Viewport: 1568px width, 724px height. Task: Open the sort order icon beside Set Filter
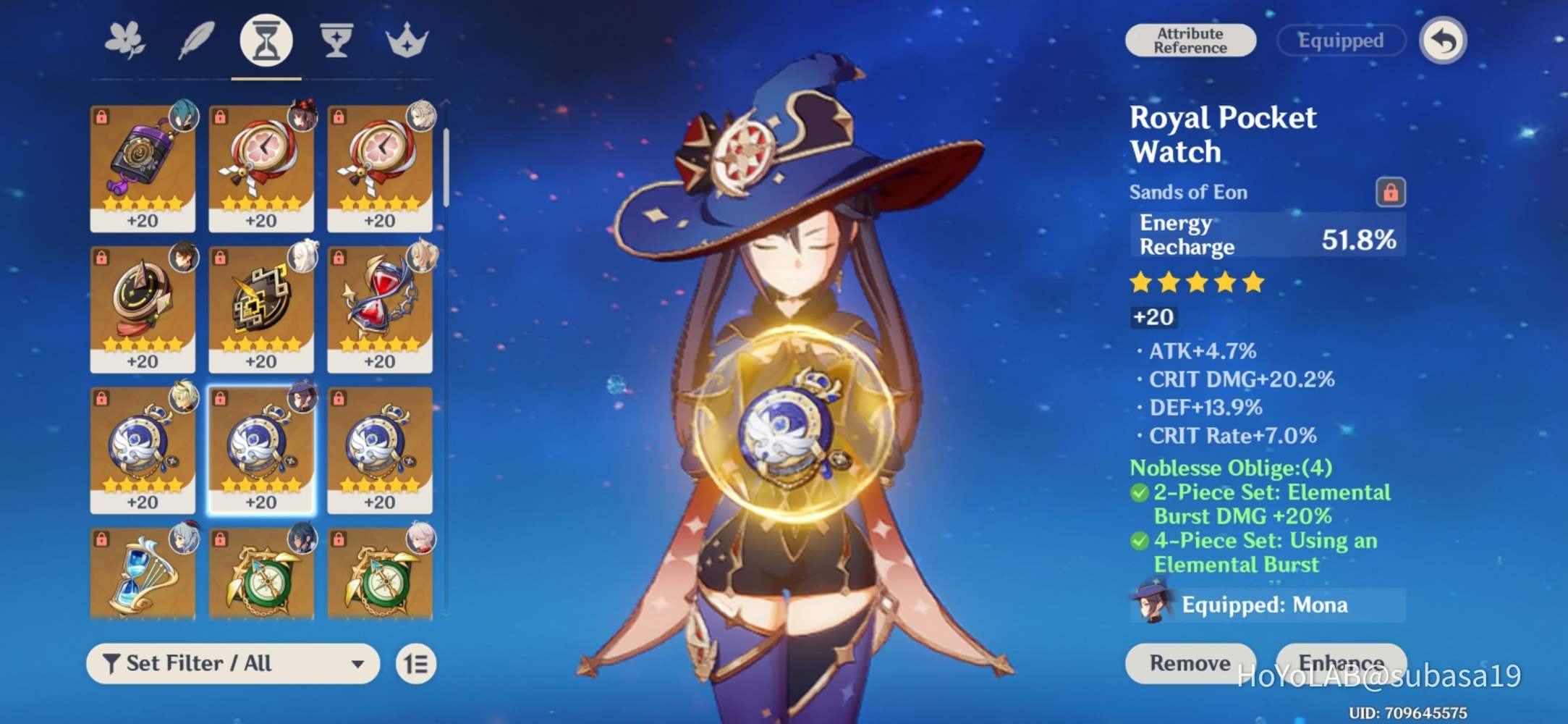[415, 663]
